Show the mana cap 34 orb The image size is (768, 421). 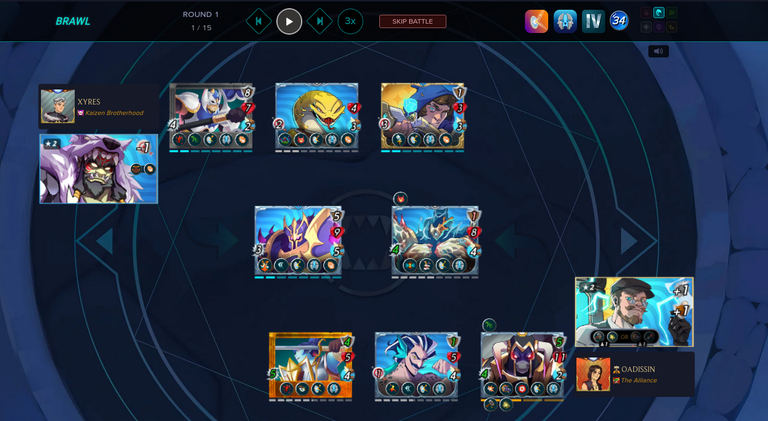(619, 21)
